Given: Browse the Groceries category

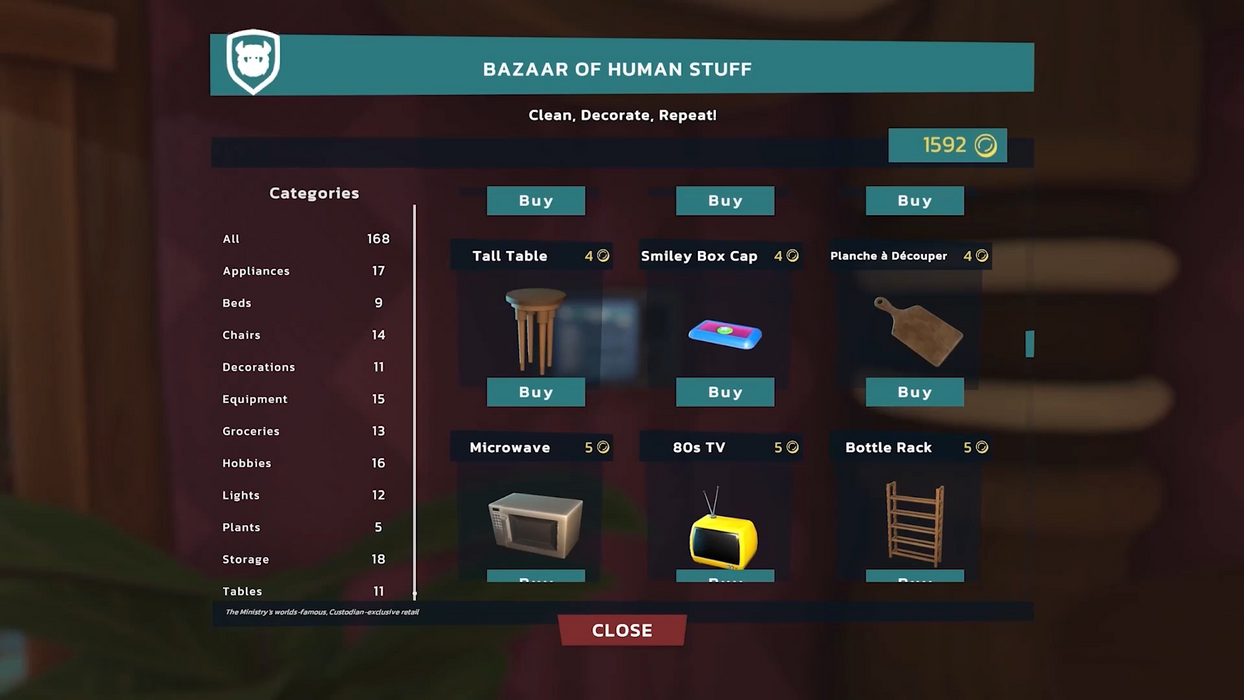Looking at the screenshot, I should click(251, 431).
